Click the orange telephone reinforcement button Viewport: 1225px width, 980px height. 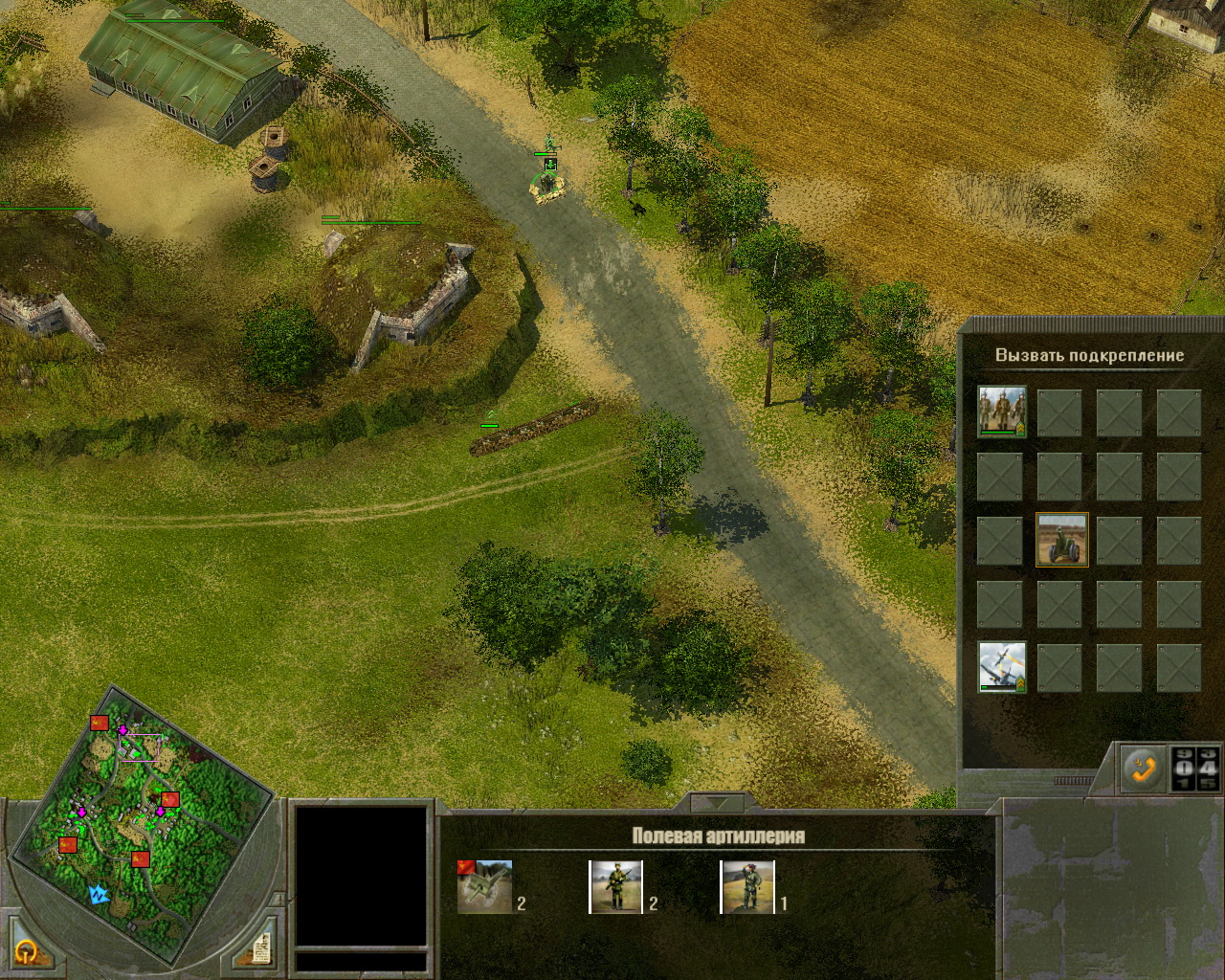coord(1143,768)
